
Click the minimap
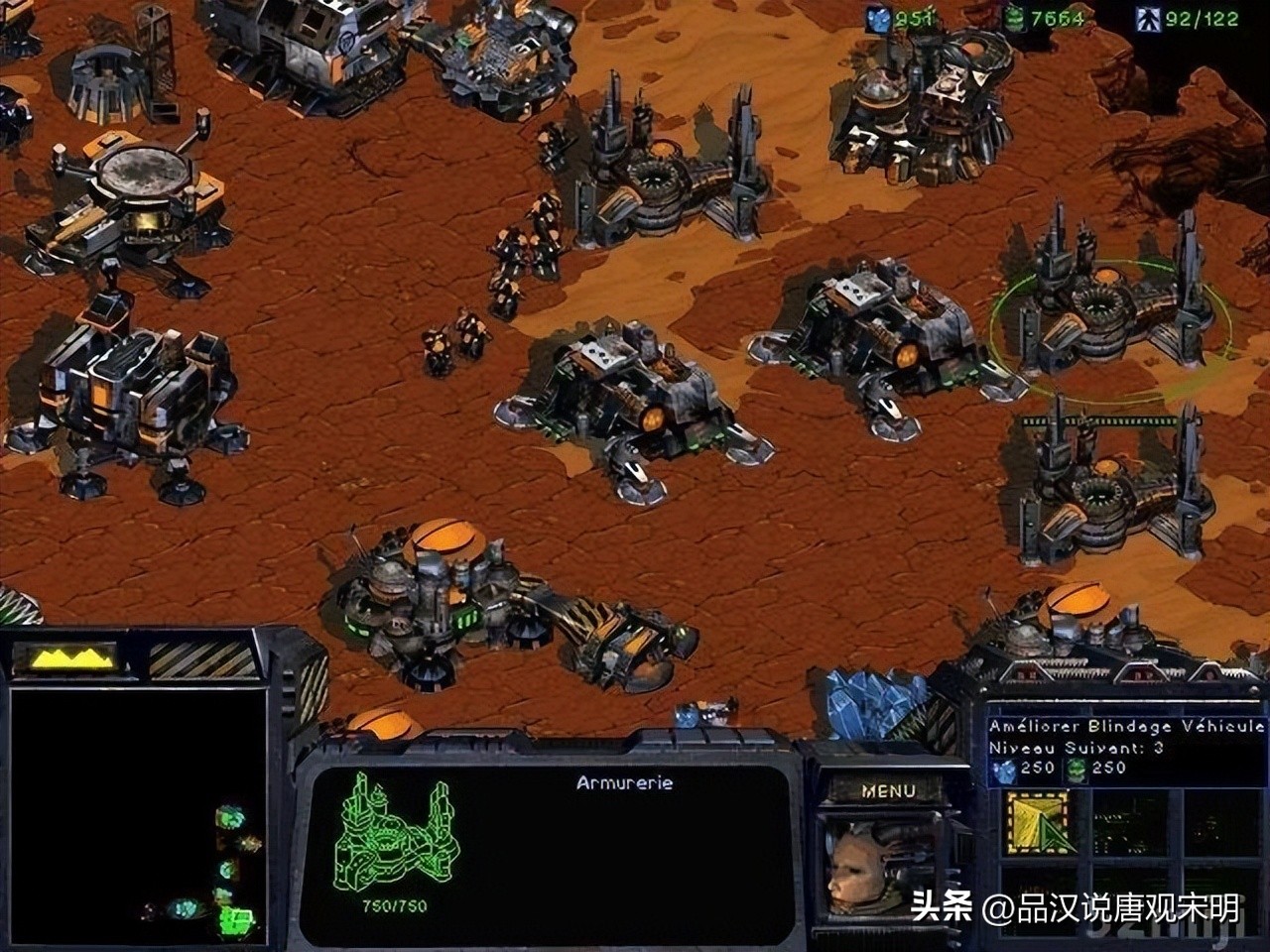tap(138, 815)
